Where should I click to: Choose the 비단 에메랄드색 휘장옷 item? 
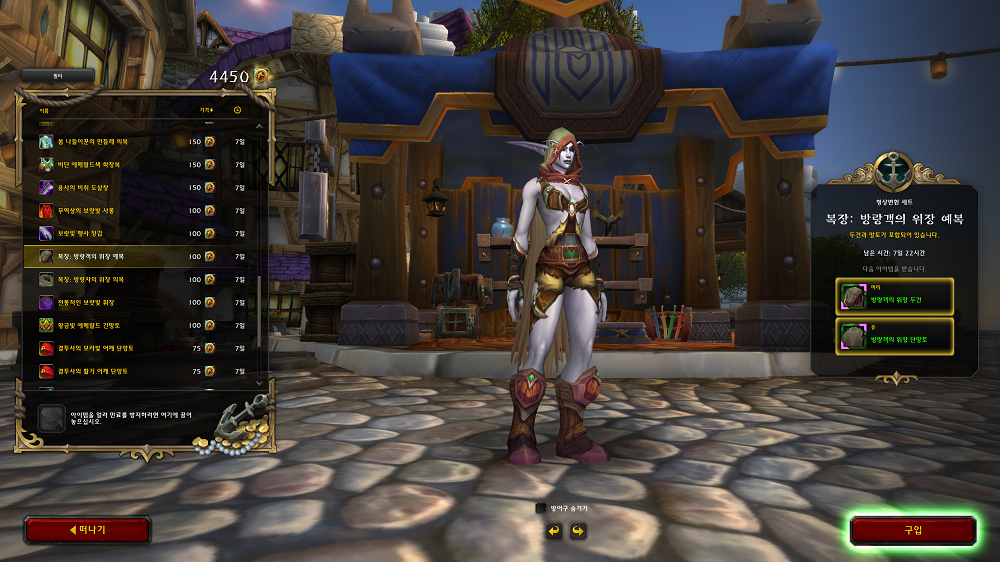140,164
